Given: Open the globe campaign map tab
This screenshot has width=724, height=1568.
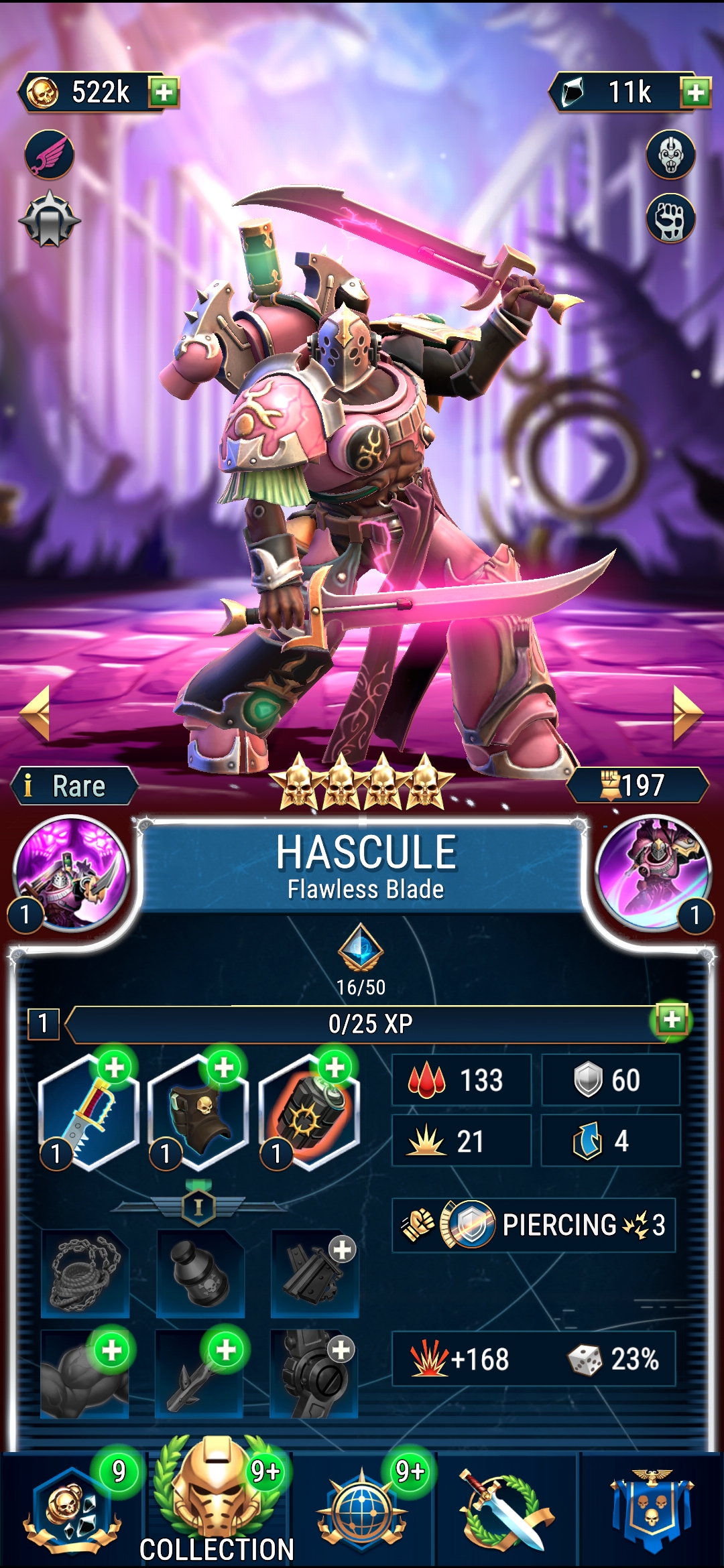Looking at the screenshot, I should (x=362, y=1508).
